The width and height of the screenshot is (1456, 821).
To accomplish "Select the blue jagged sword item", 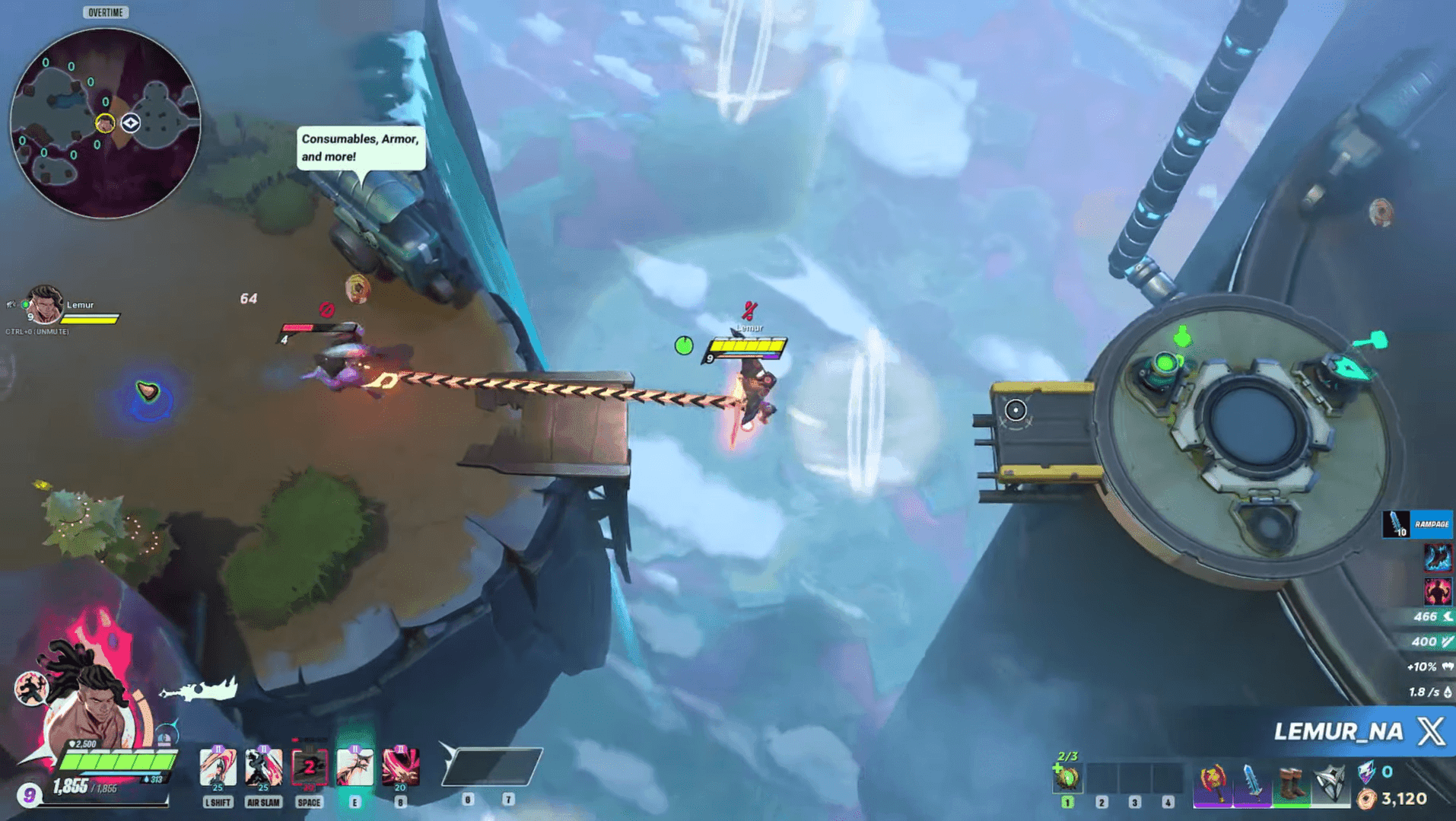I will (x=1251, y=783).
